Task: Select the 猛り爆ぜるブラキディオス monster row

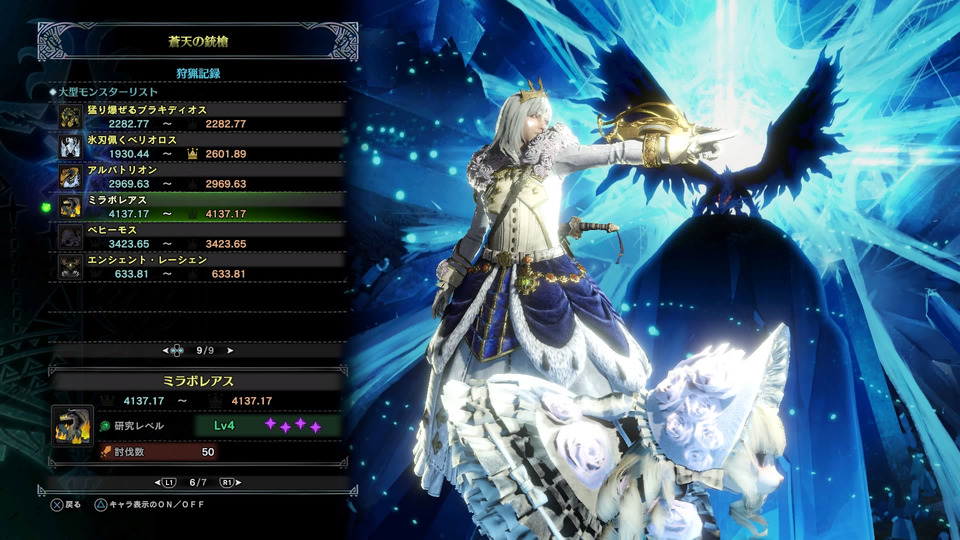Action: [x=200, y=116]
